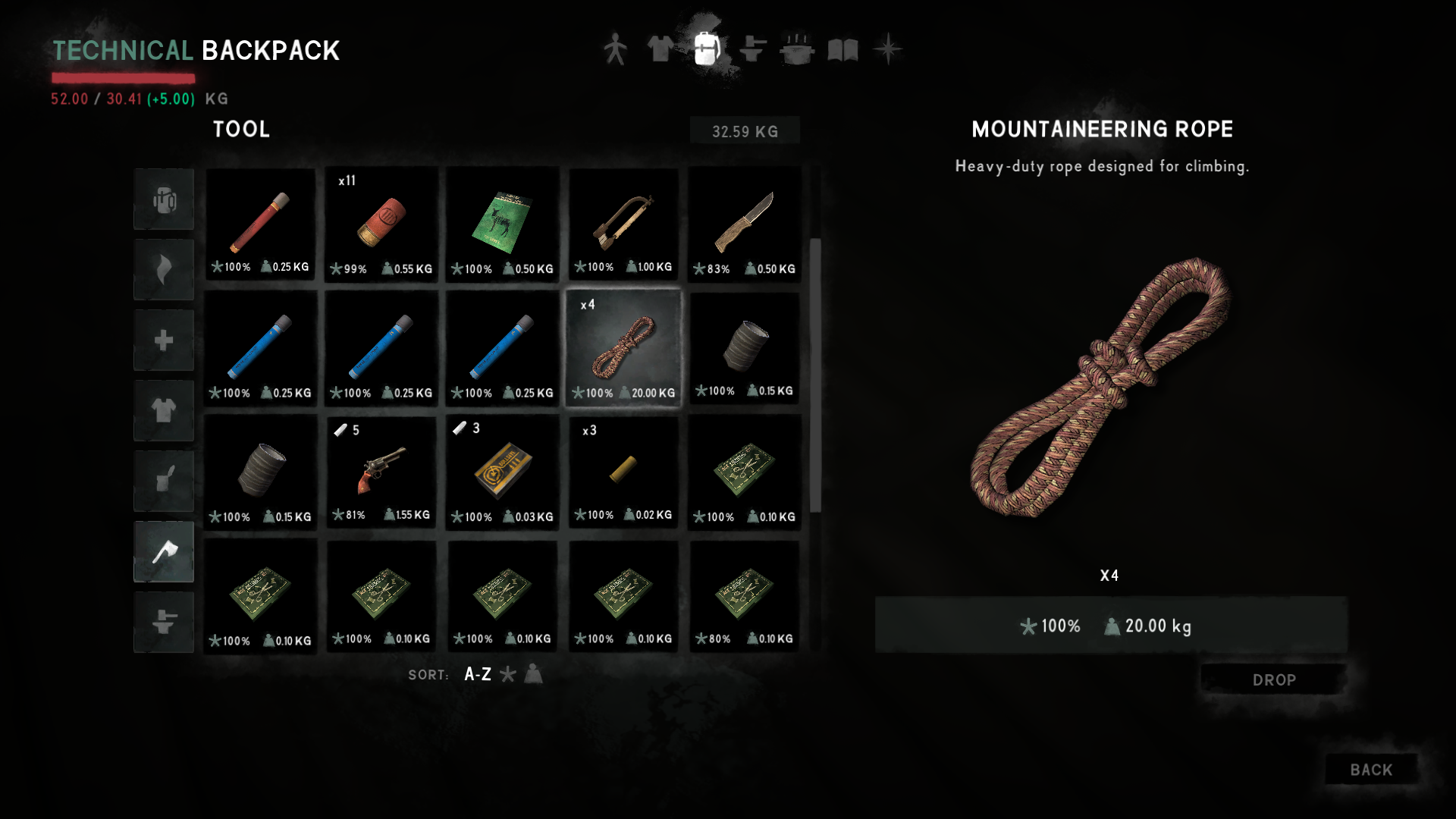Drop the mountaineering rope

(x=1273, y=679)
